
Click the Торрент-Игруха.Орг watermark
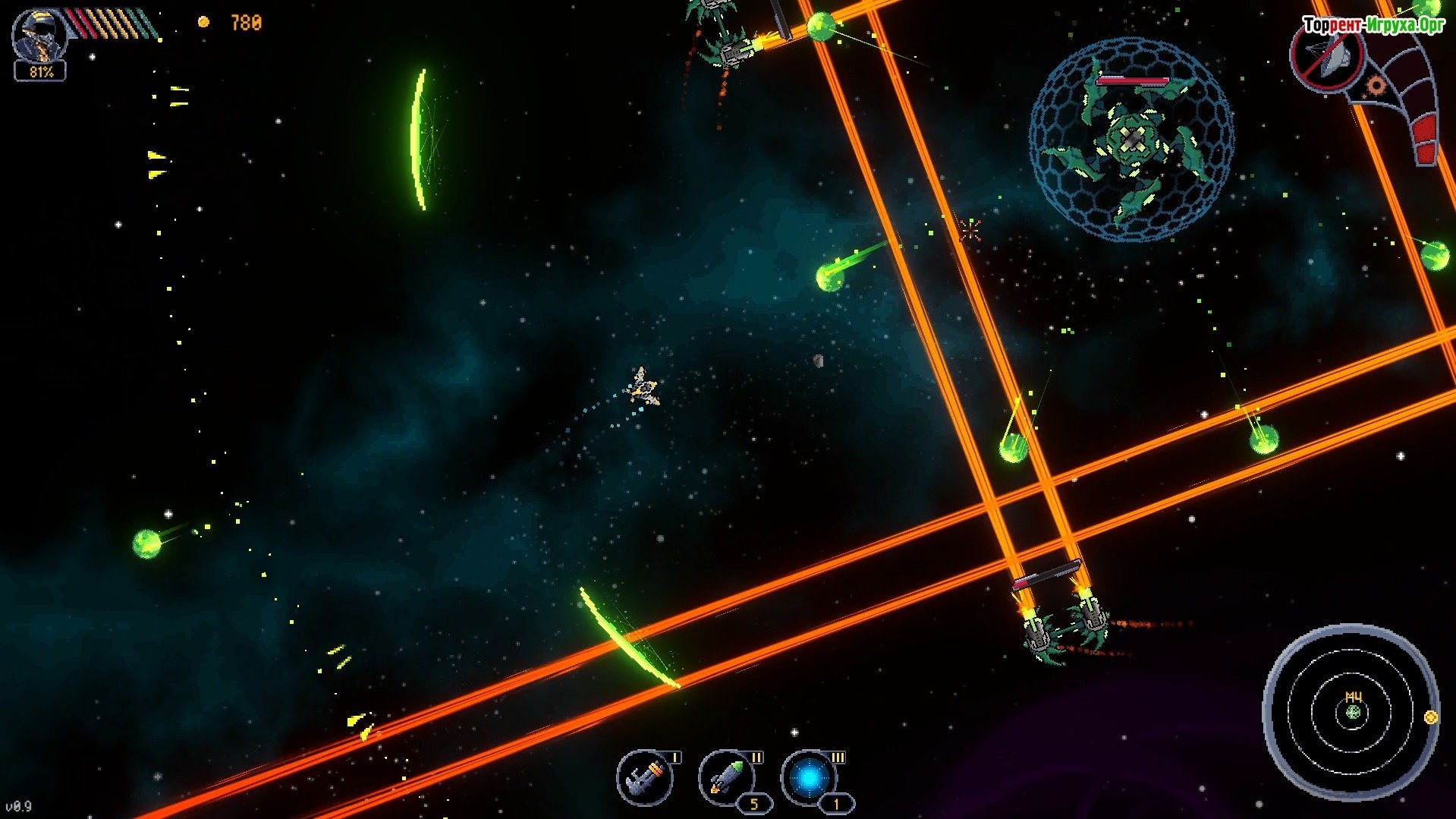pos(1373,26)
